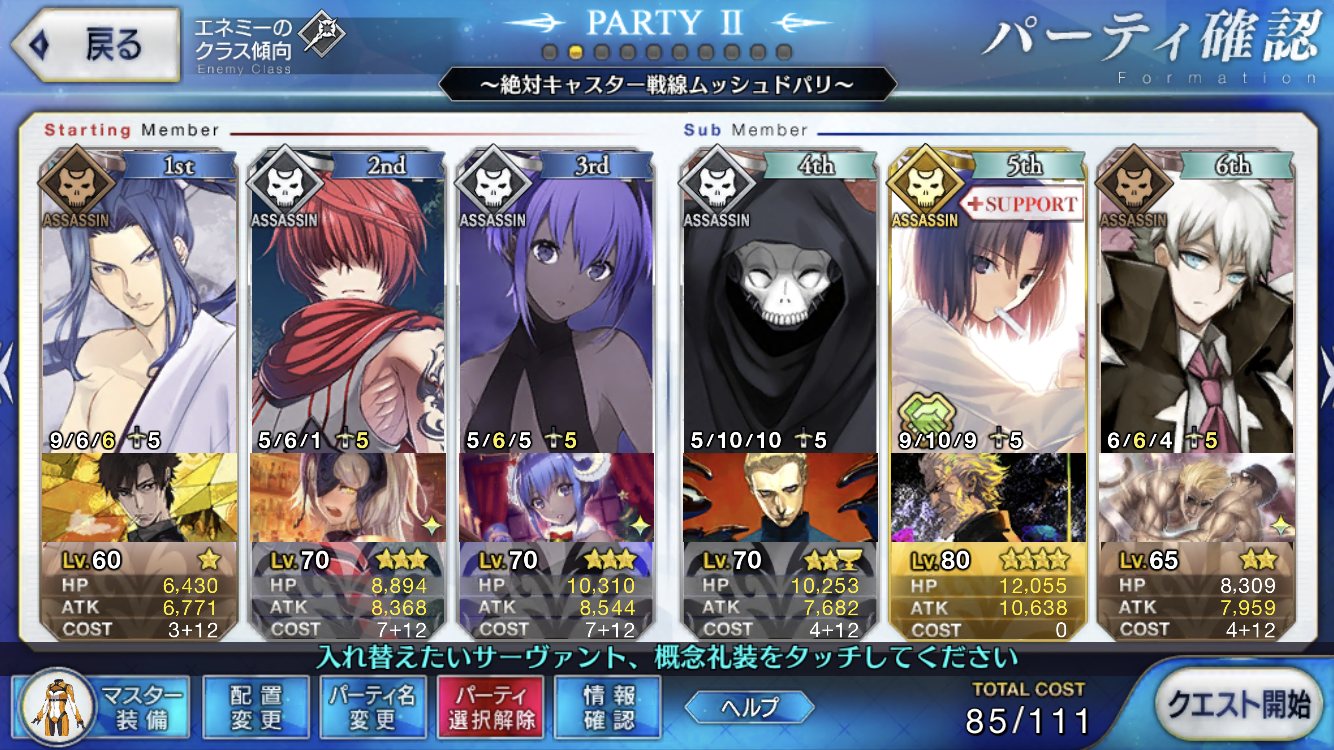Select the 4th member skull-masked Assassin card

pyautogui.click(x=780, y=300)
